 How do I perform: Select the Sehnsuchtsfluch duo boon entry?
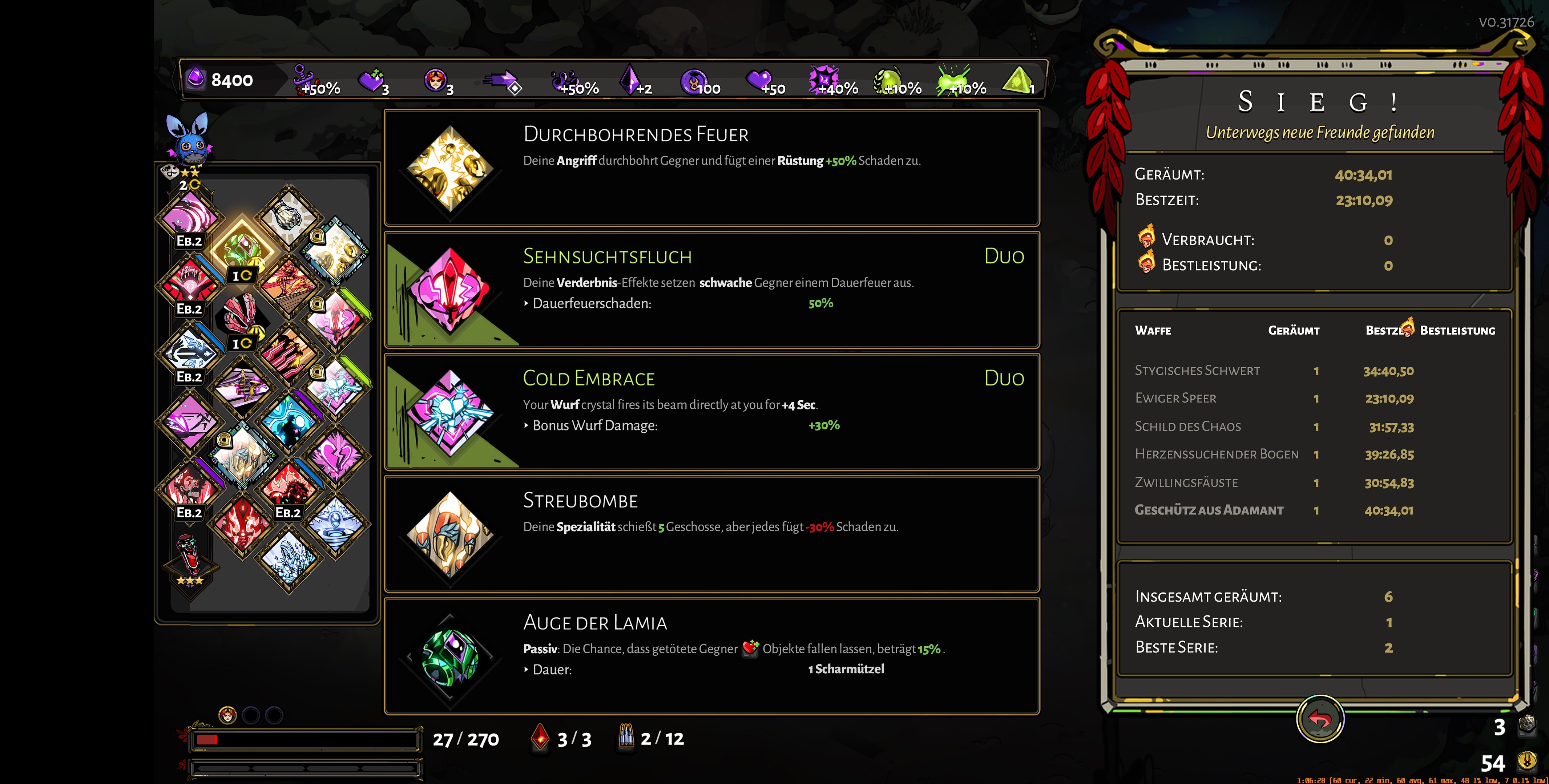point(712,290)
